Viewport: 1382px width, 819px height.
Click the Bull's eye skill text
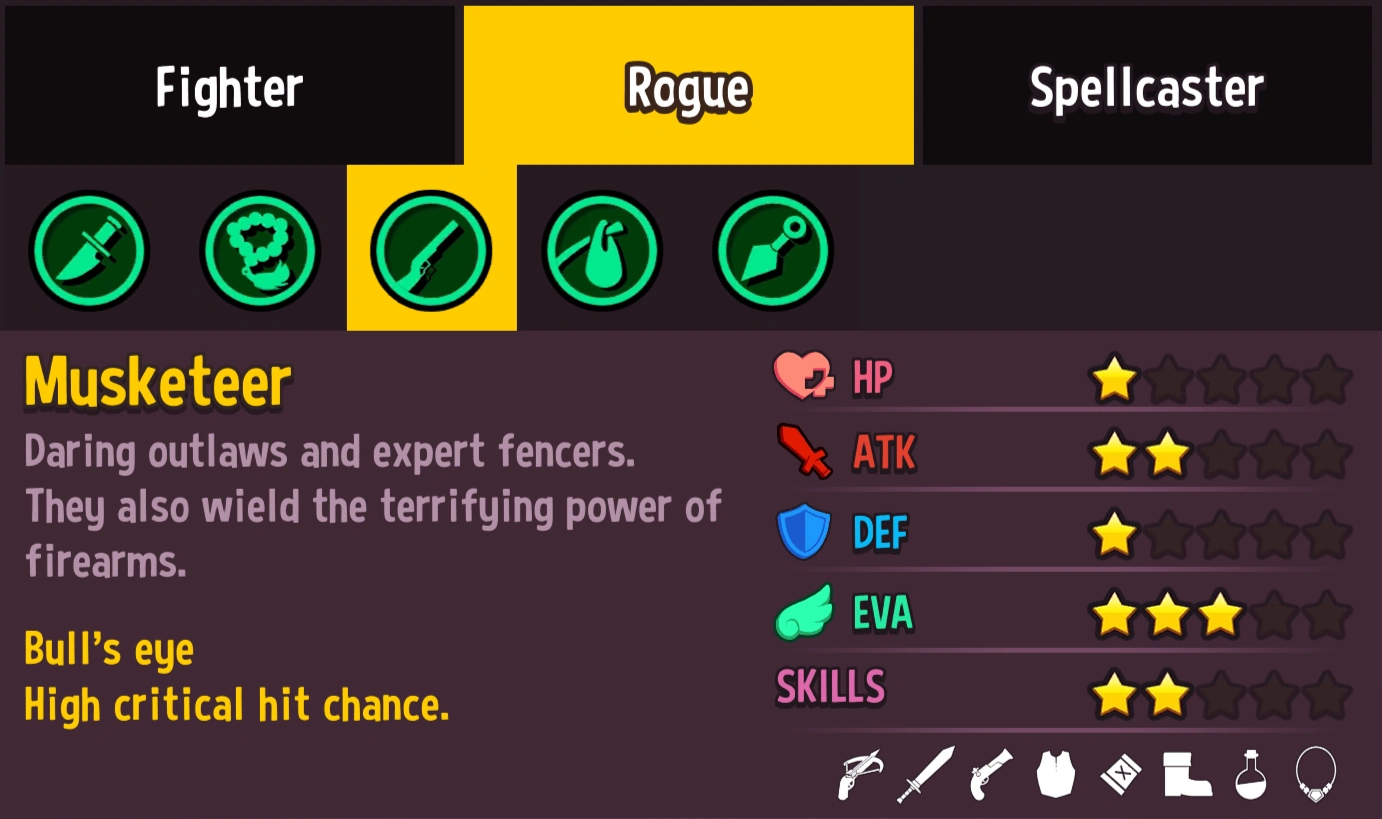pos(109,649)
